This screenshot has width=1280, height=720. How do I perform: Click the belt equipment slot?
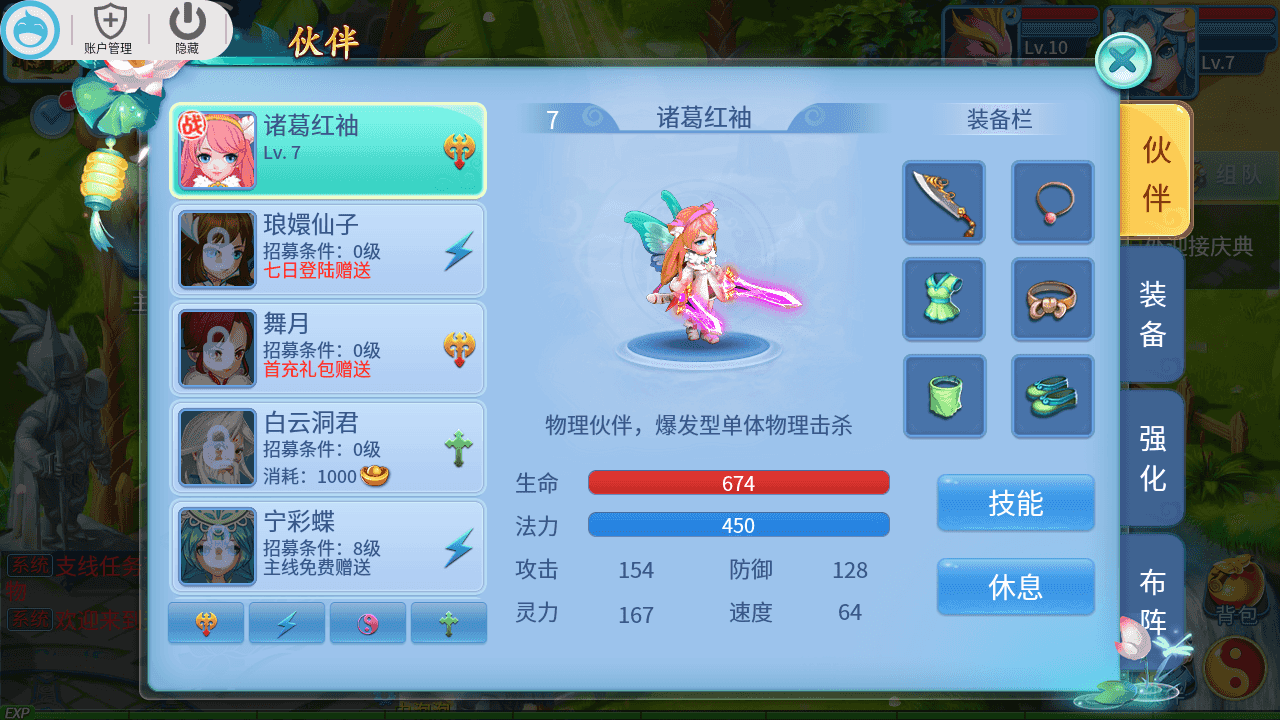(1052, 299)
